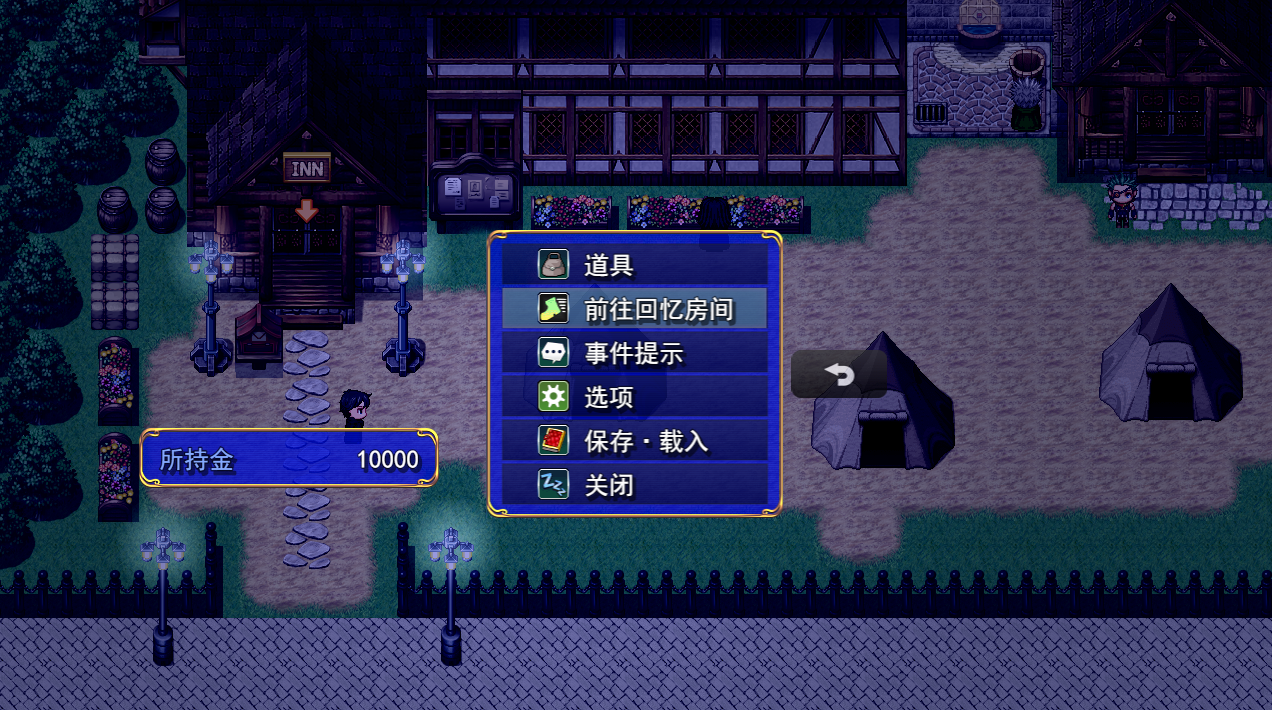Open 事件提示 event hints

pos(634,353)
